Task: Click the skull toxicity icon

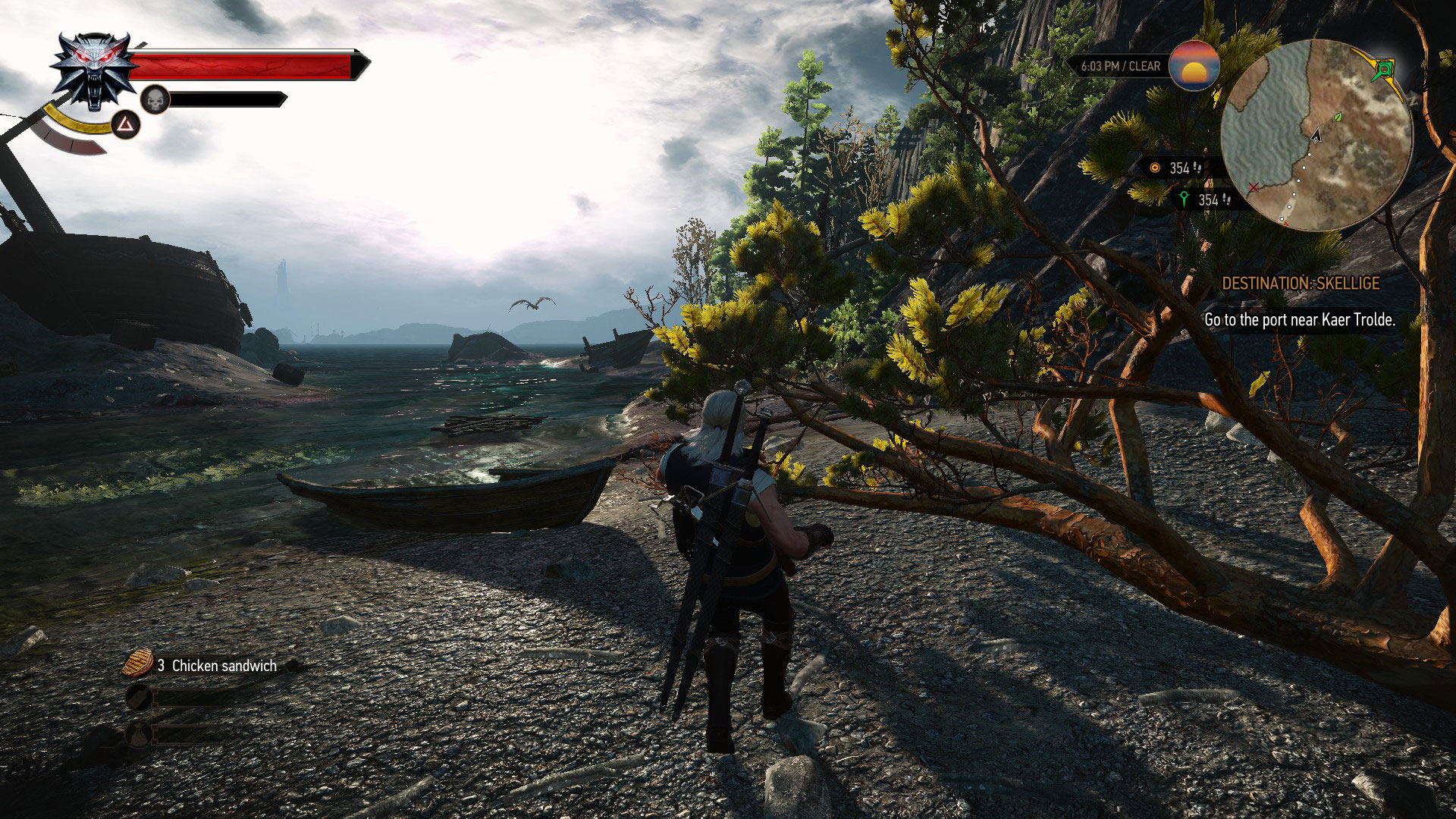Action: coord(155,99)
